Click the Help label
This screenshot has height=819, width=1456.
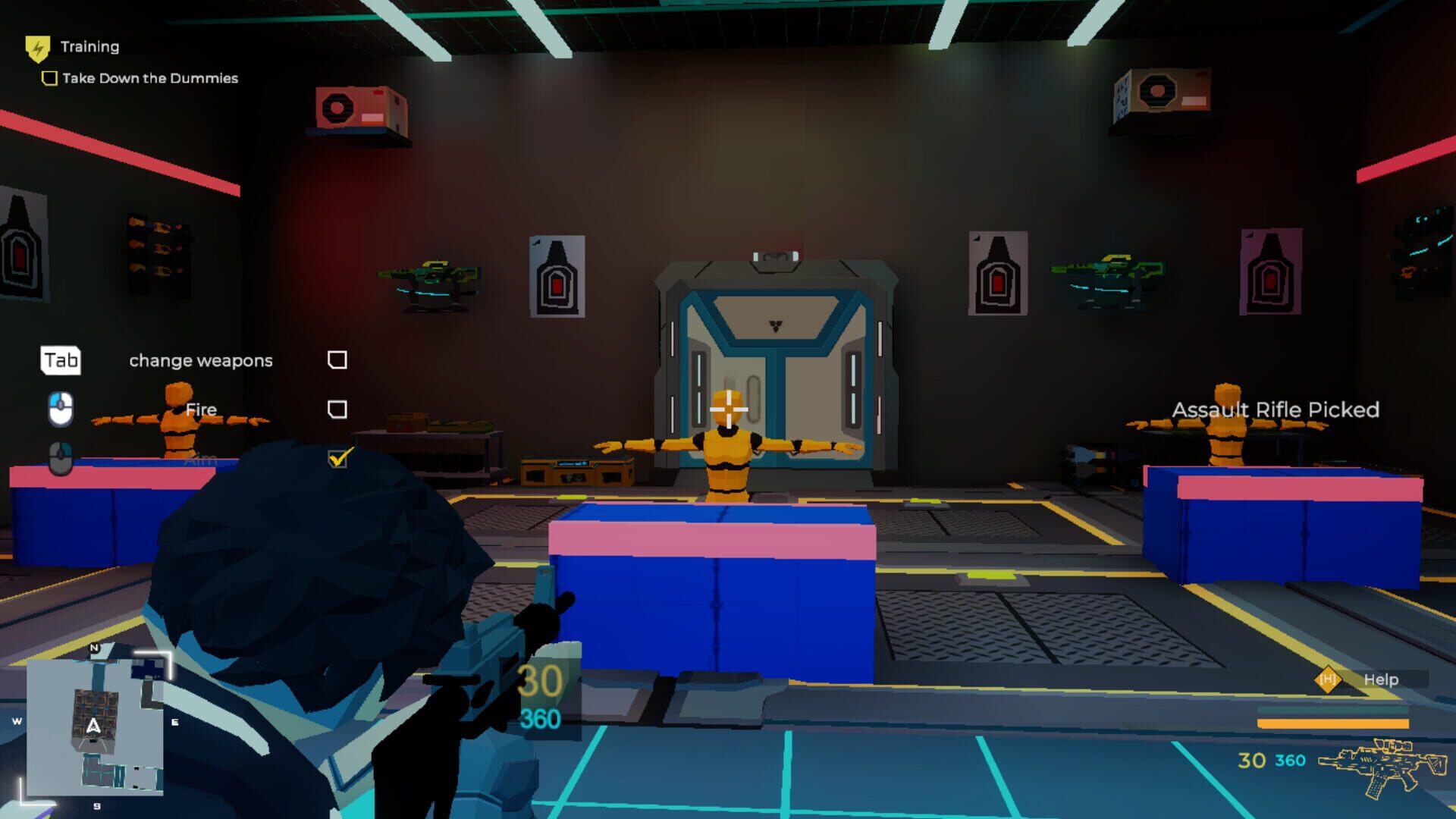click(x=1382, y=680)
